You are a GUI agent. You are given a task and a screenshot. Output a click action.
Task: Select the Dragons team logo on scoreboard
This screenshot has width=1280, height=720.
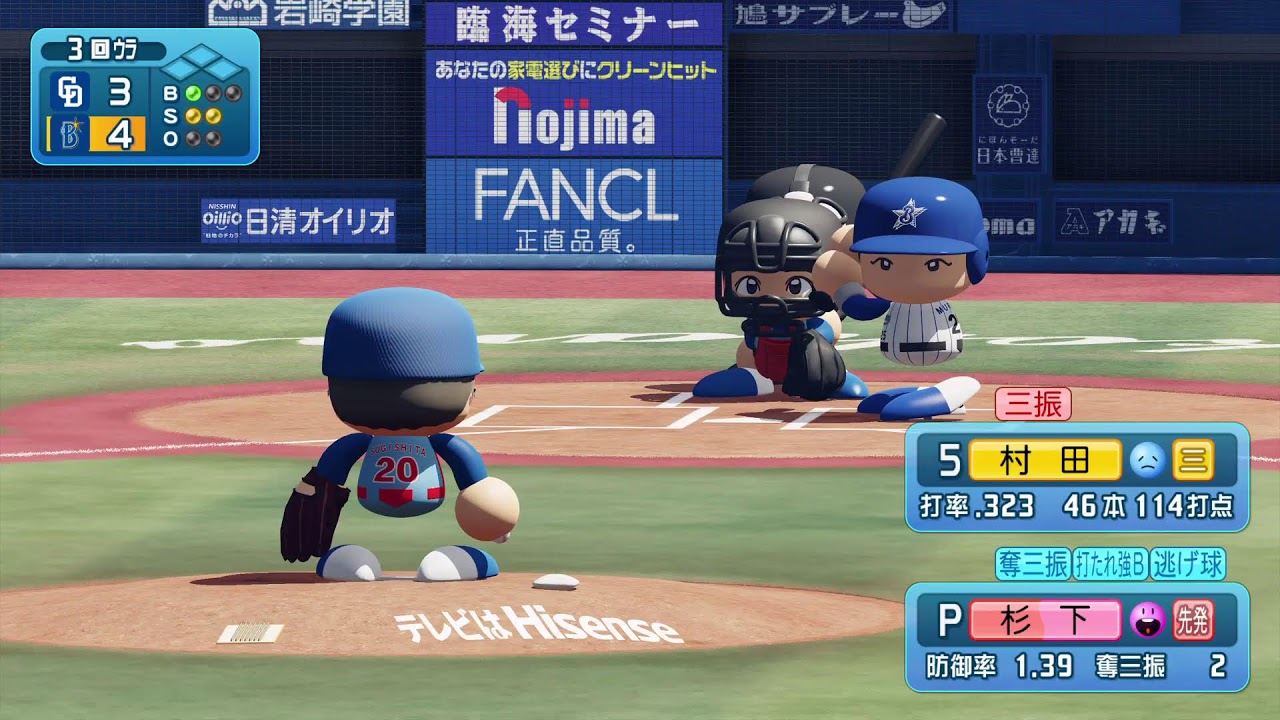point(70,92)
